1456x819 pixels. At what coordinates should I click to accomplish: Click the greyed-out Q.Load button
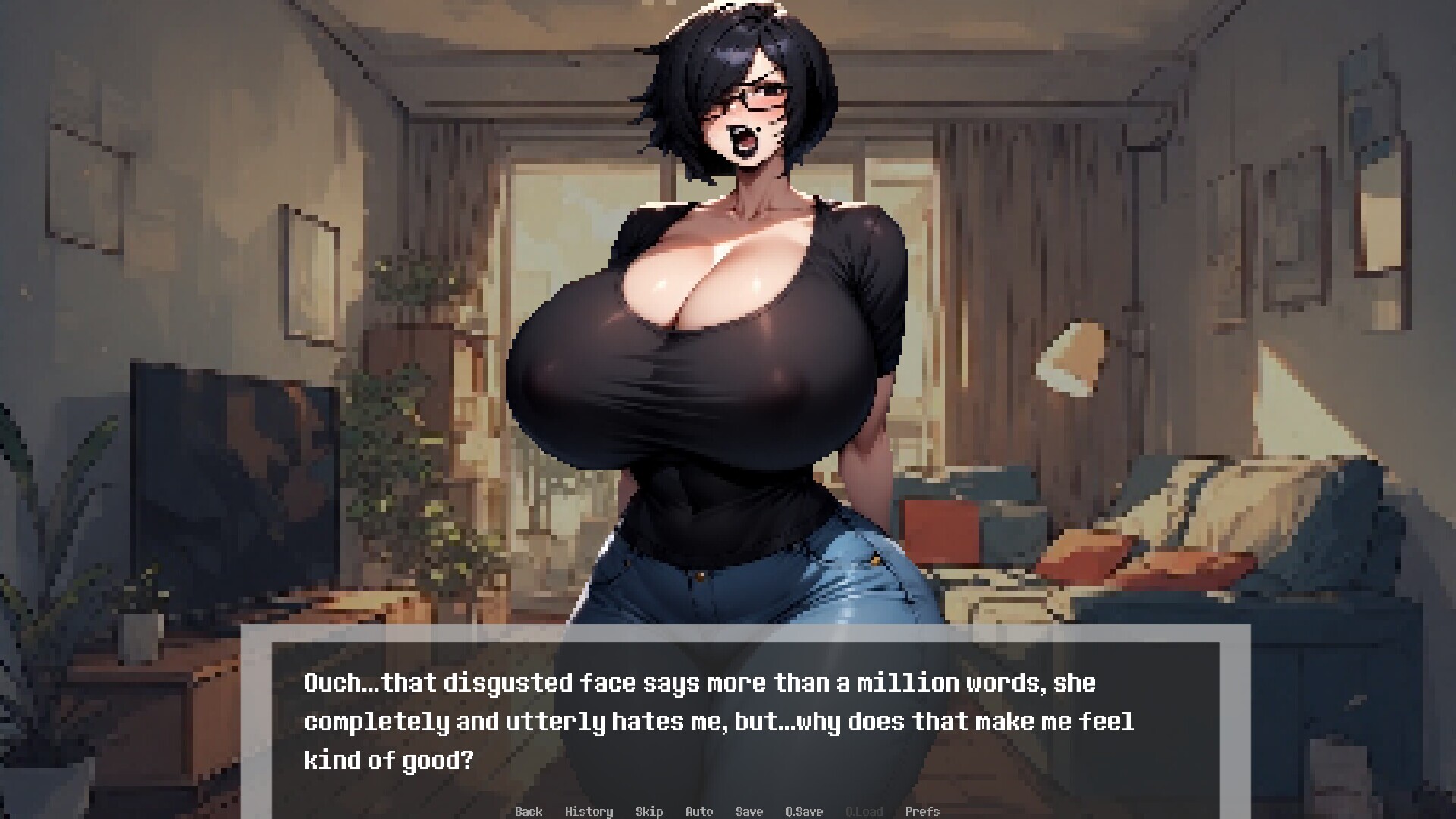[864, 811]
